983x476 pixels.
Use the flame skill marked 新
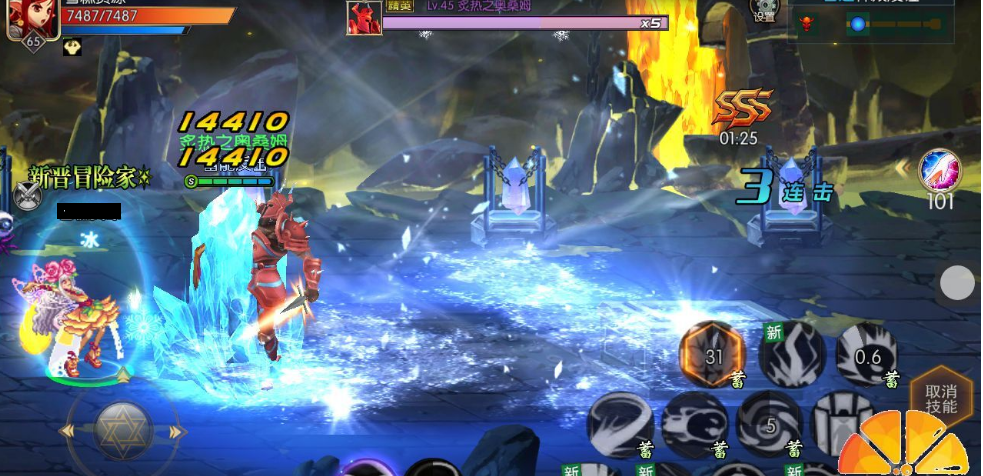tap(790, 354)
